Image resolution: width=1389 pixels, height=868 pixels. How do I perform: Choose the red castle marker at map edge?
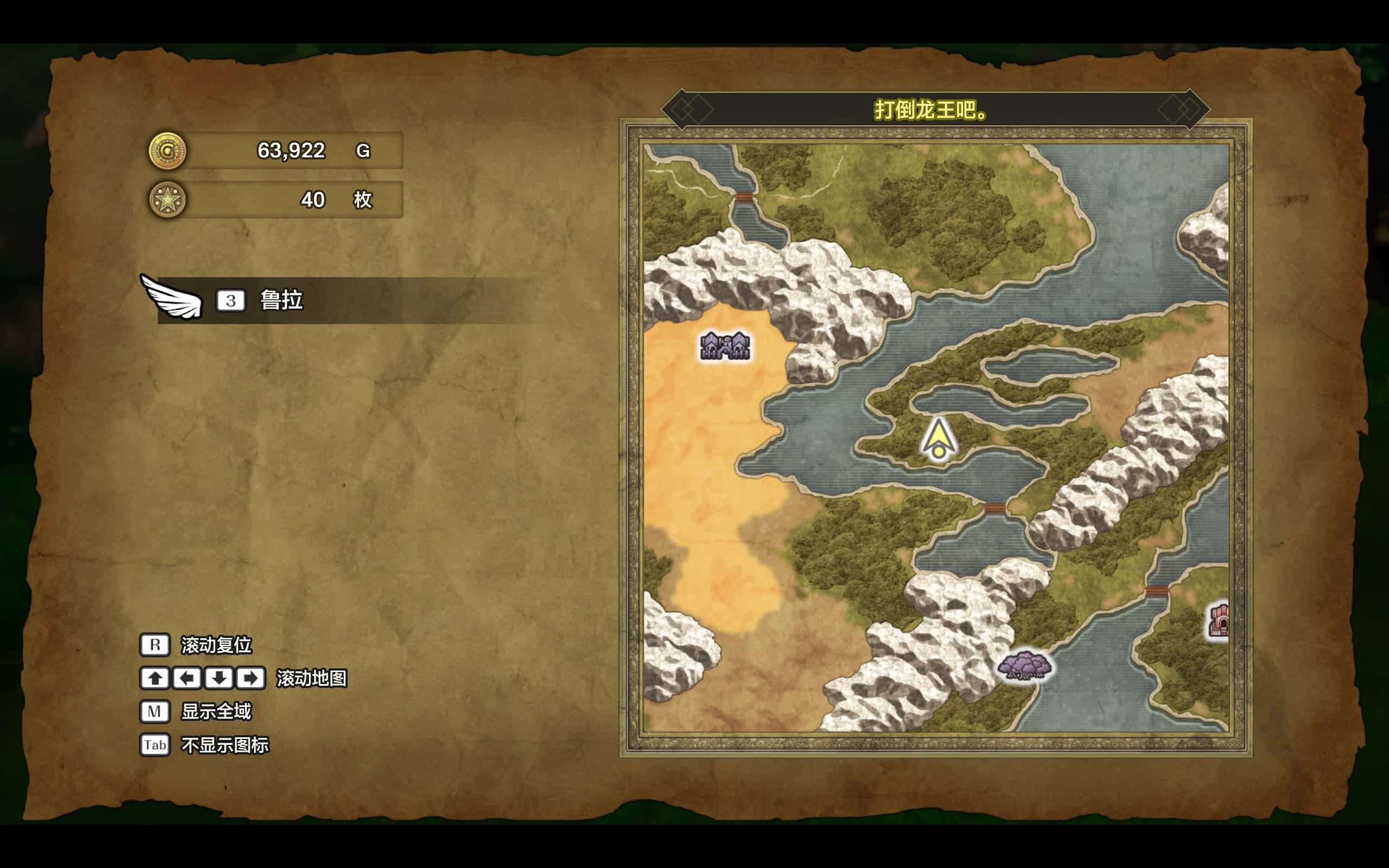click(1219, 620)
